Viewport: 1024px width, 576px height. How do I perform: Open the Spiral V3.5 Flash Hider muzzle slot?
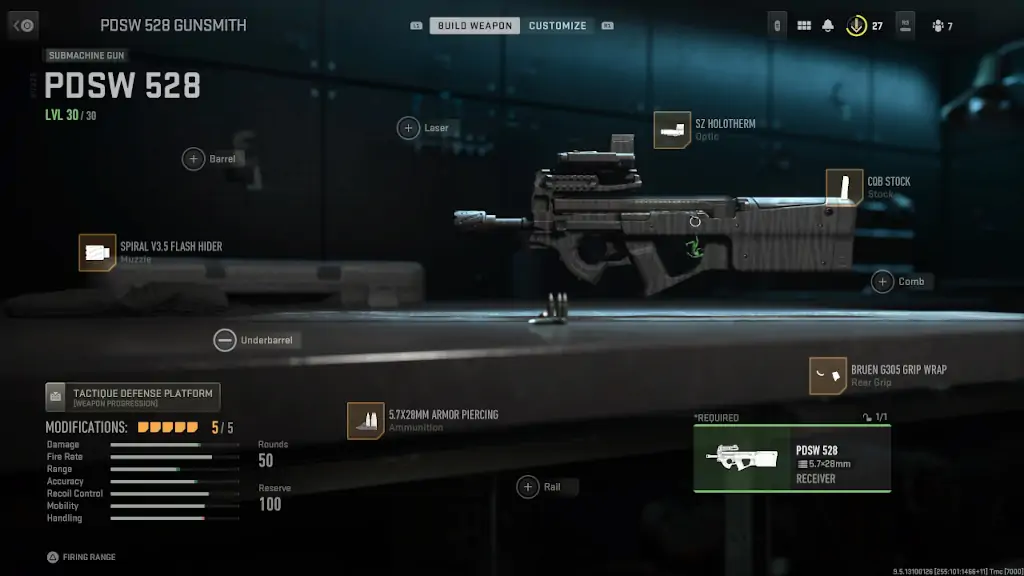pyautogui.click(x=98, y=253)
